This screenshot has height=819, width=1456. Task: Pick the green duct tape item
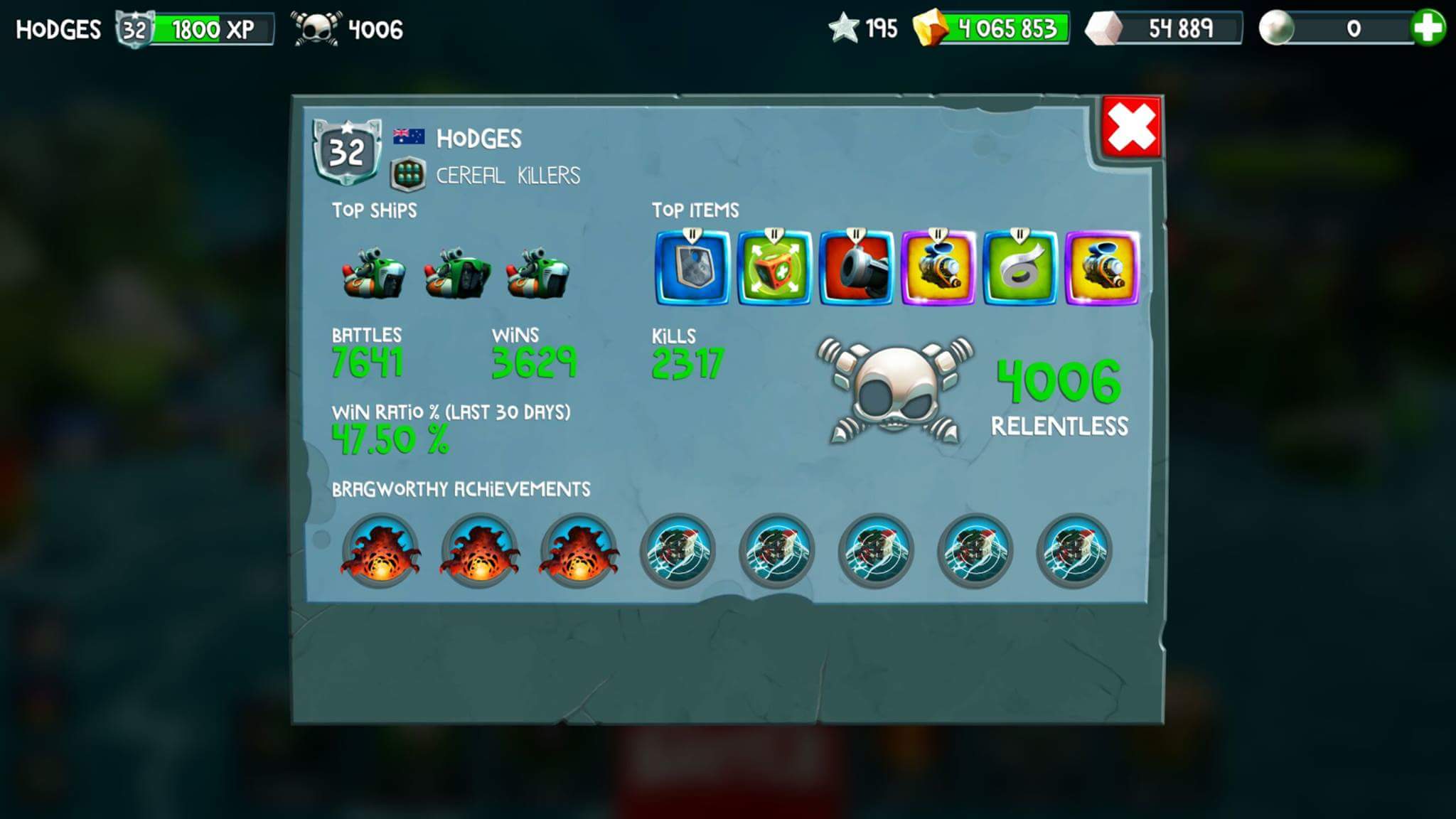pyautogui.click(x=1019, y=268)
